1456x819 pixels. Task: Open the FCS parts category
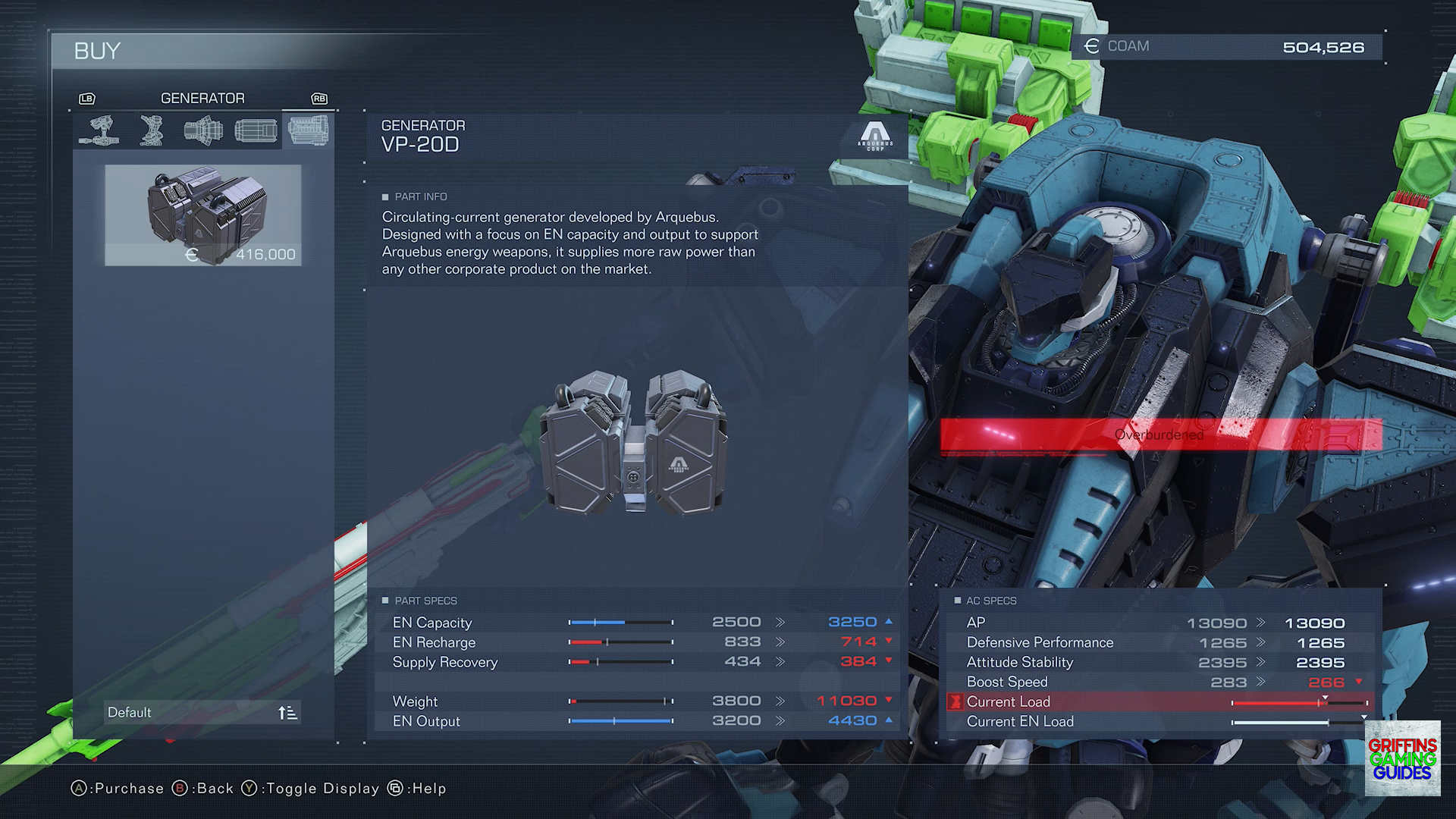256,130
